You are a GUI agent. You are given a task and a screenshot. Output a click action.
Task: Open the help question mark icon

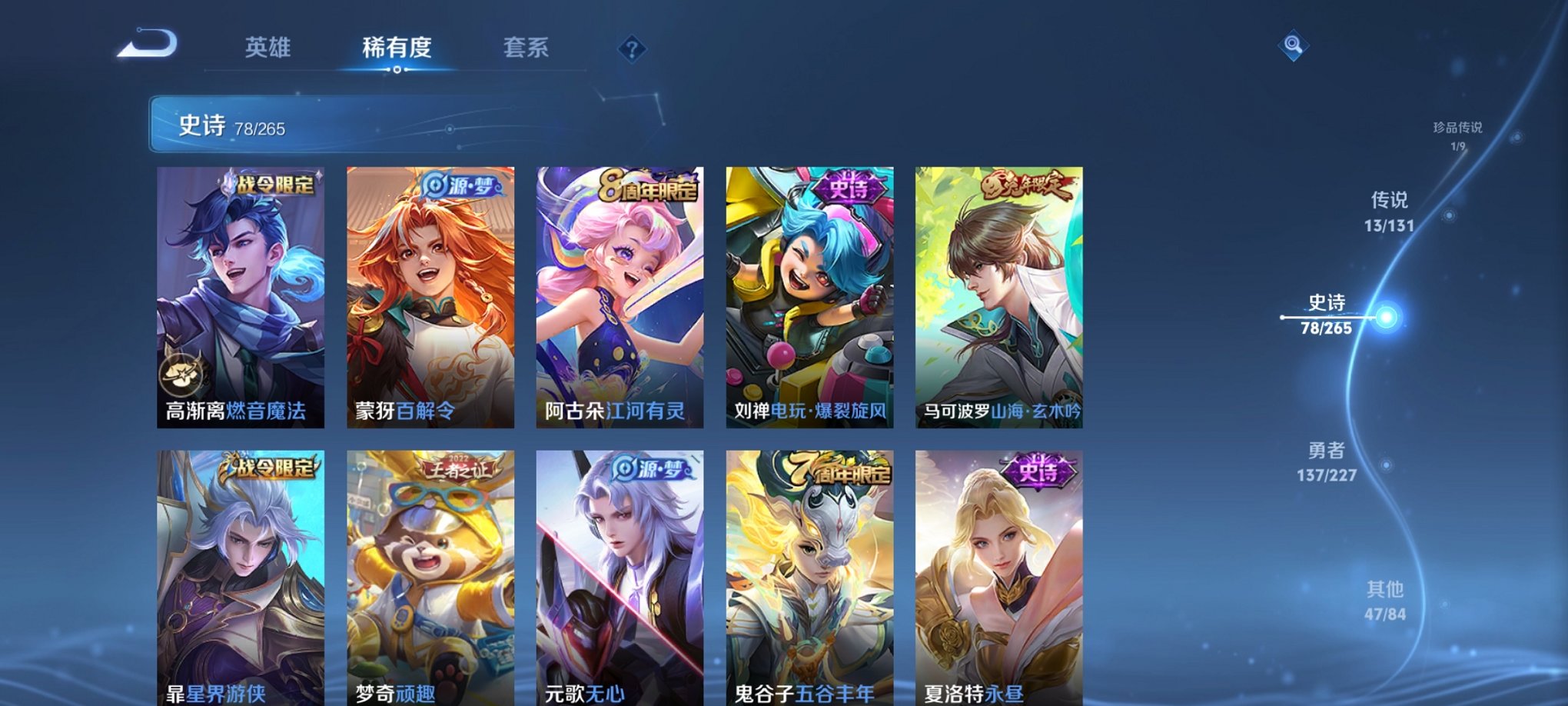[x=632, y=51]
